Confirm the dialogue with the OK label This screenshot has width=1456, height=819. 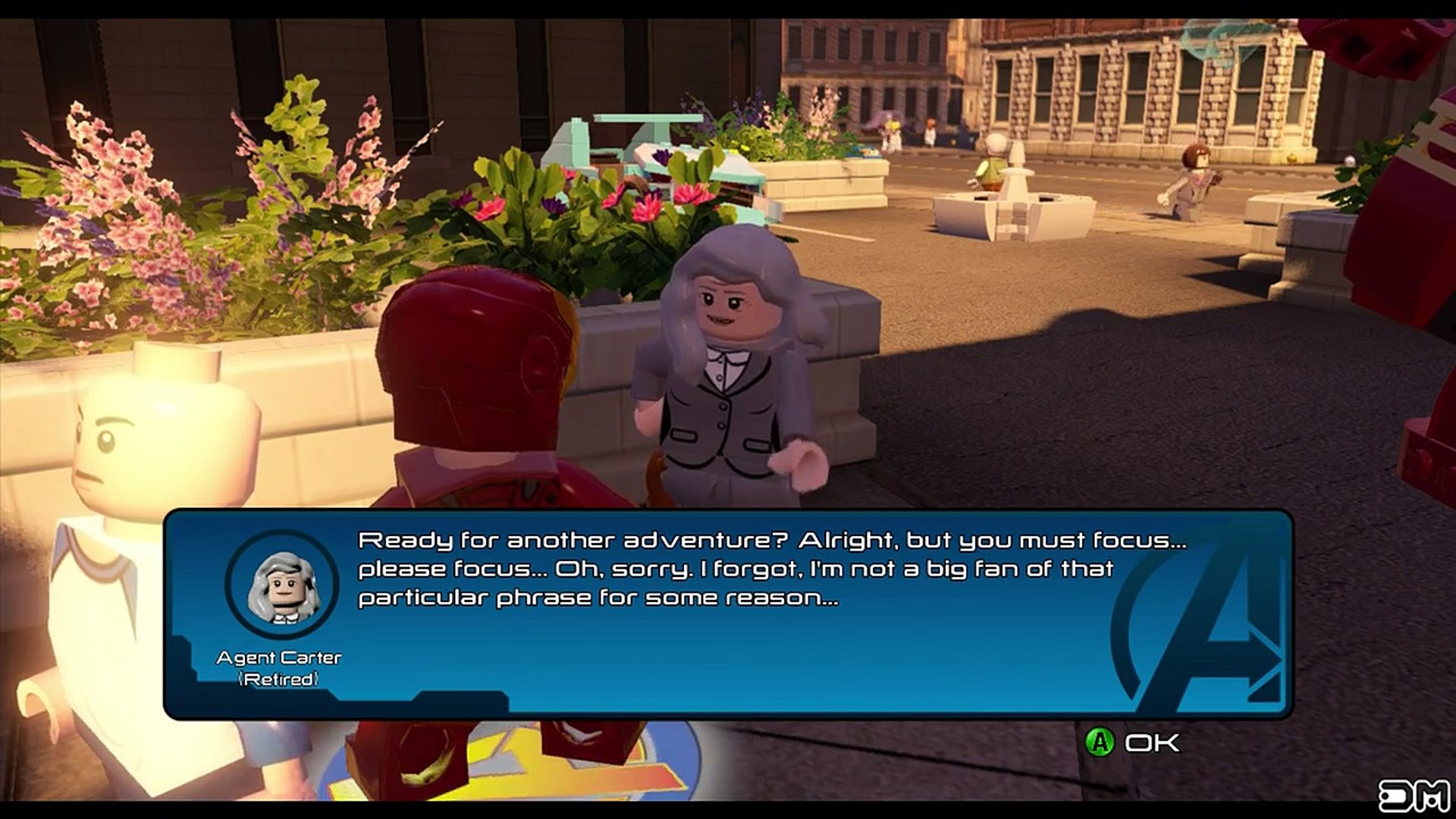[x=1151, y=742]
